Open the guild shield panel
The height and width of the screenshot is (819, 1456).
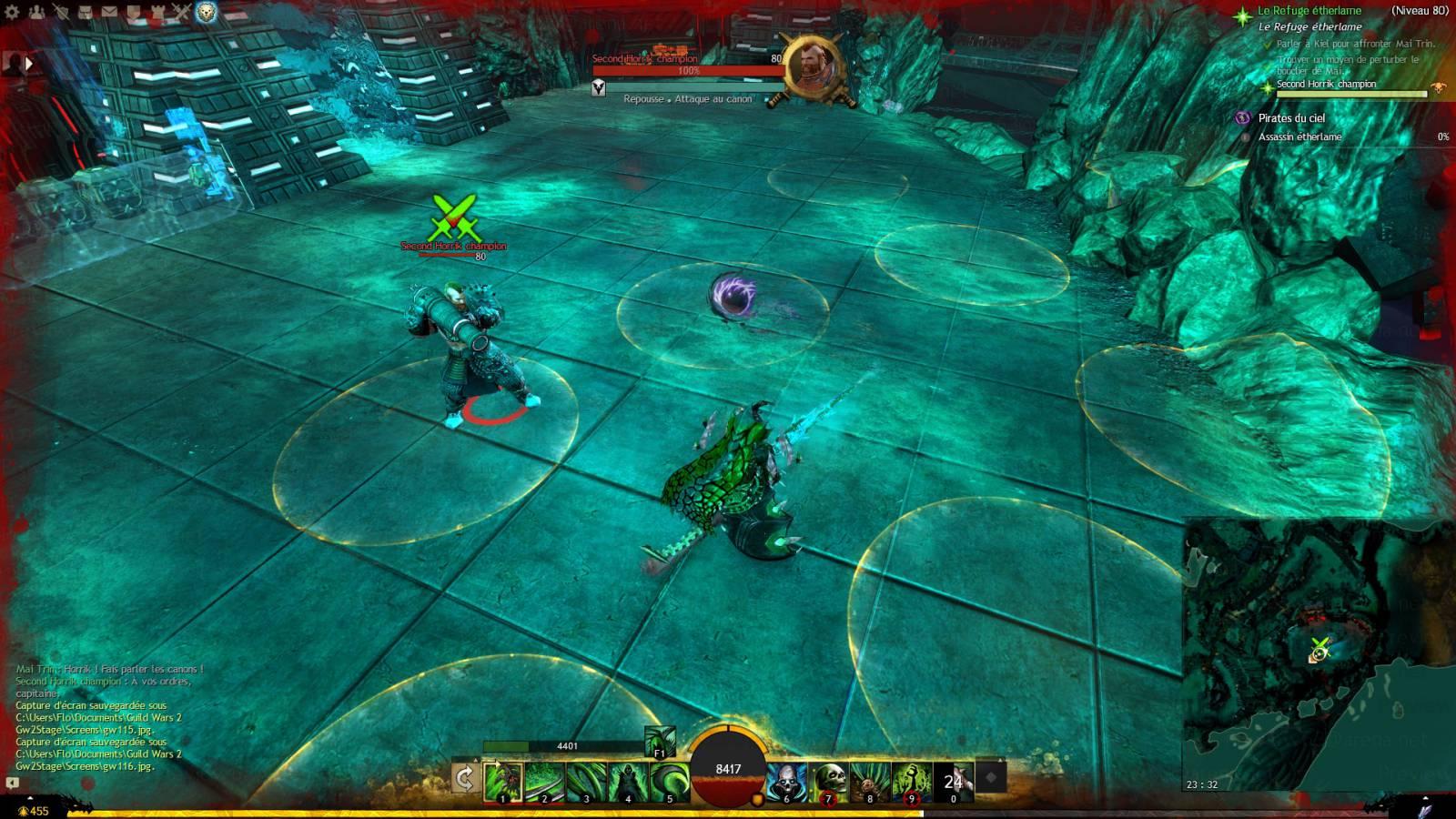coord(132,13)
